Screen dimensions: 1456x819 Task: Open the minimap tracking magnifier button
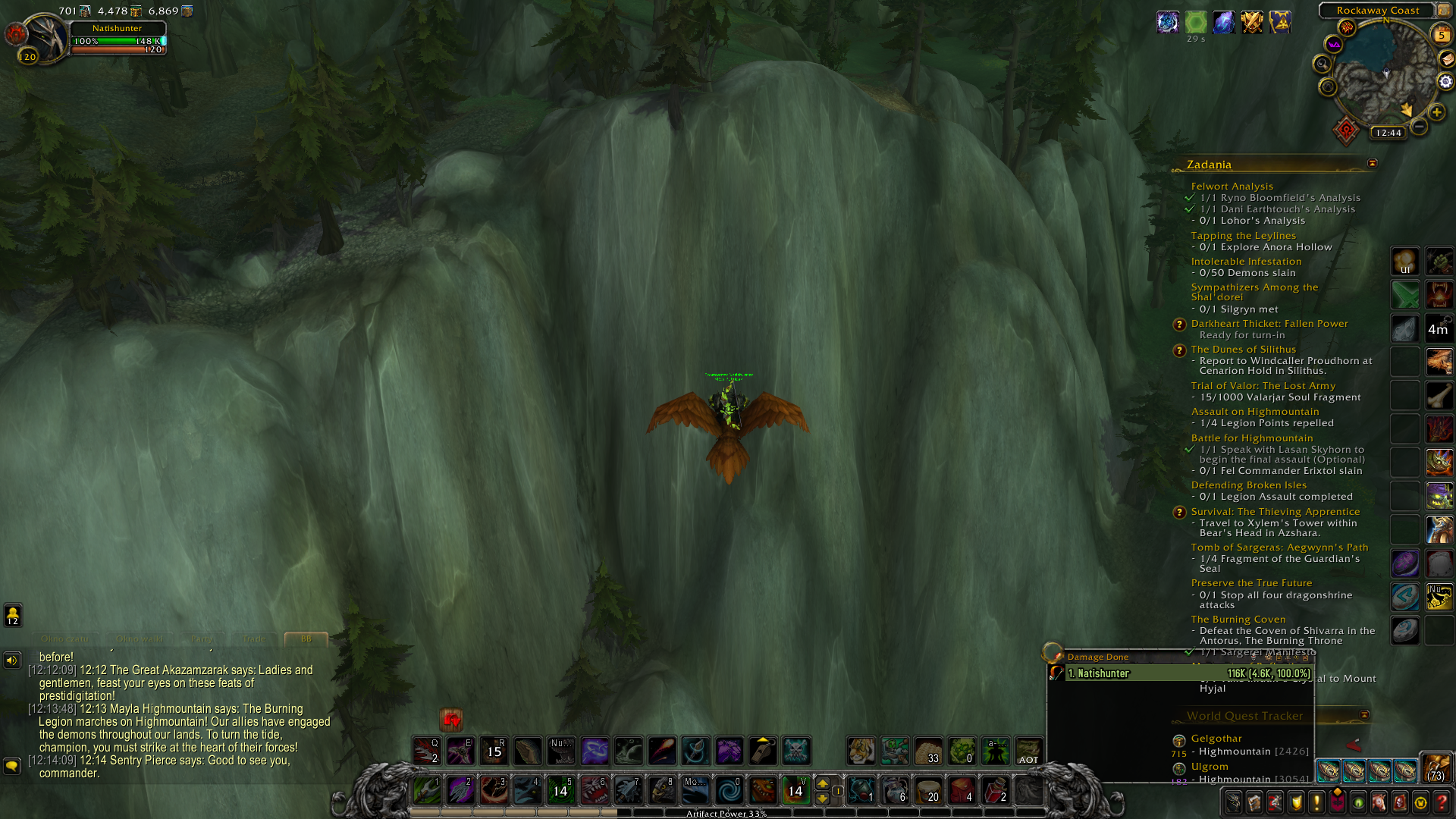pos(1323,64)
